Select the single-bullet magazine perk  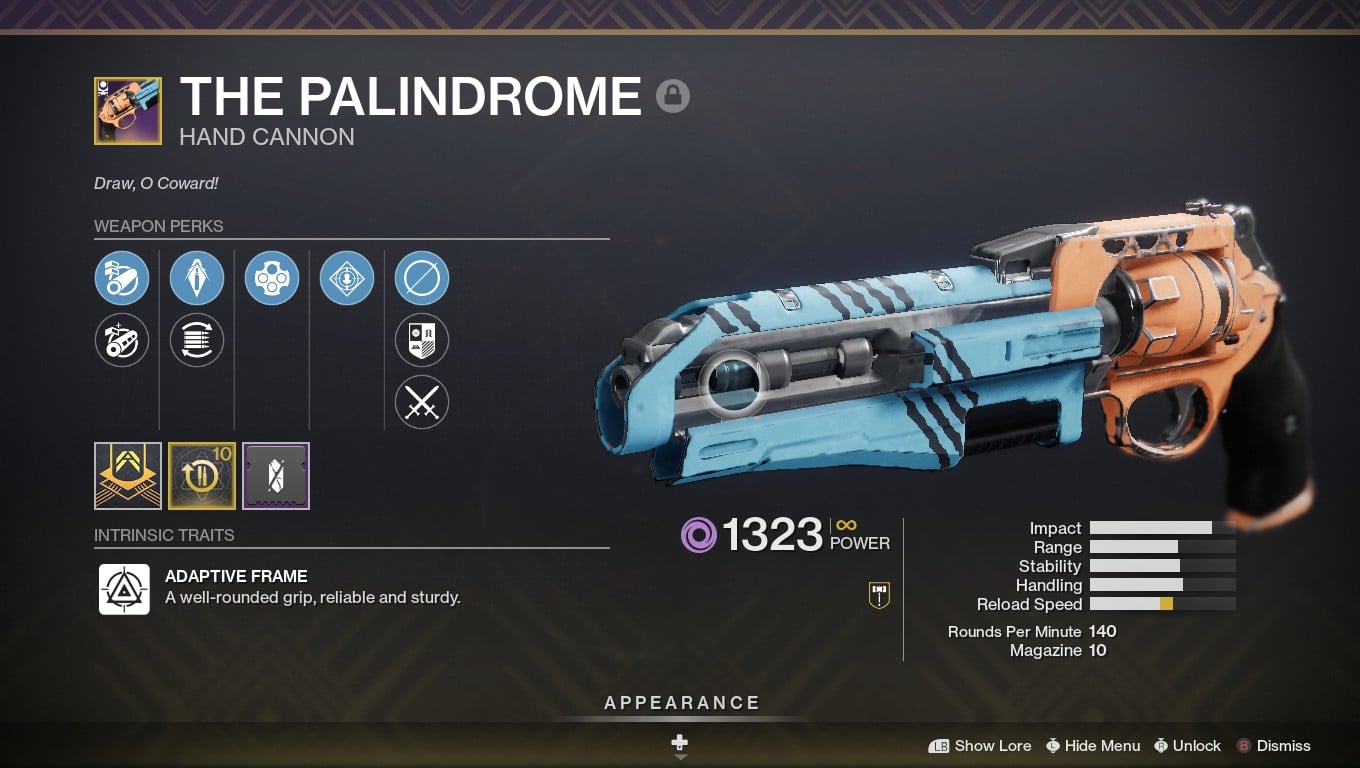click(x=197, y=278)
